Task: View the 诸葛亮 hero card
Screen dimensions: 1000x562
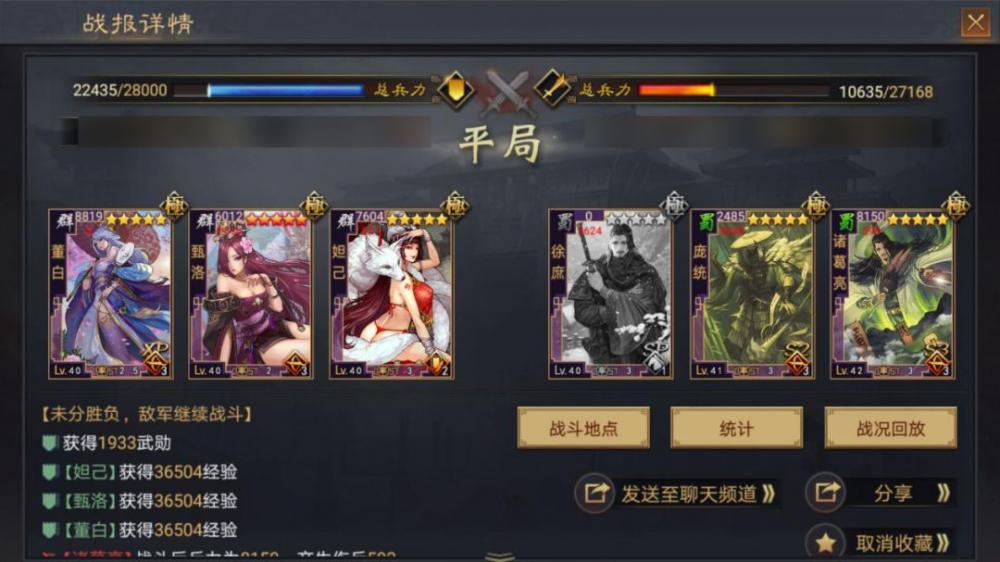Action: tap(892, 294)
